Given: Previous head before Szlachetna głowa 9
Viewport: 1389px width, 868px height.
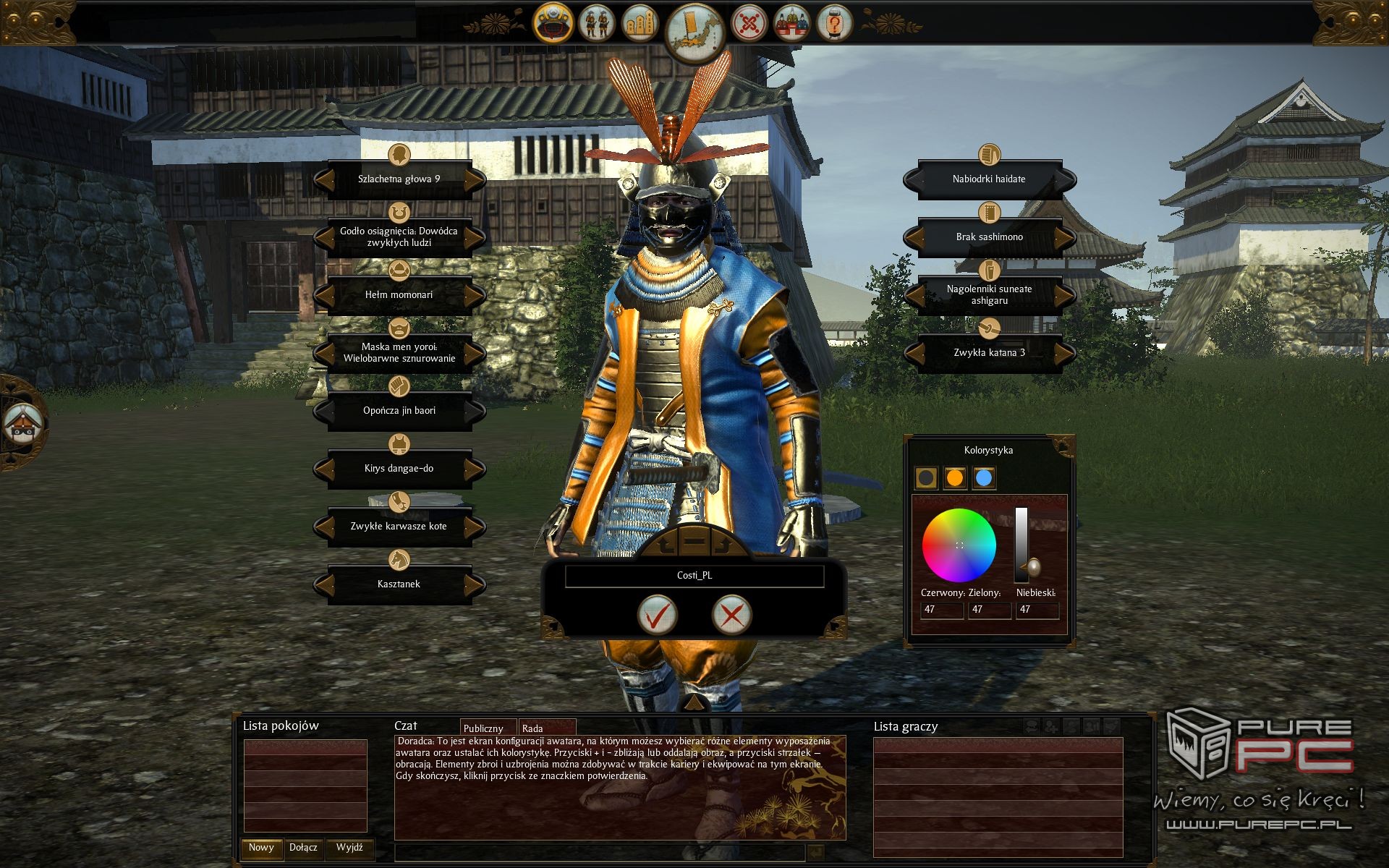Looking at the screenshot, I should [x=323, y=179].
